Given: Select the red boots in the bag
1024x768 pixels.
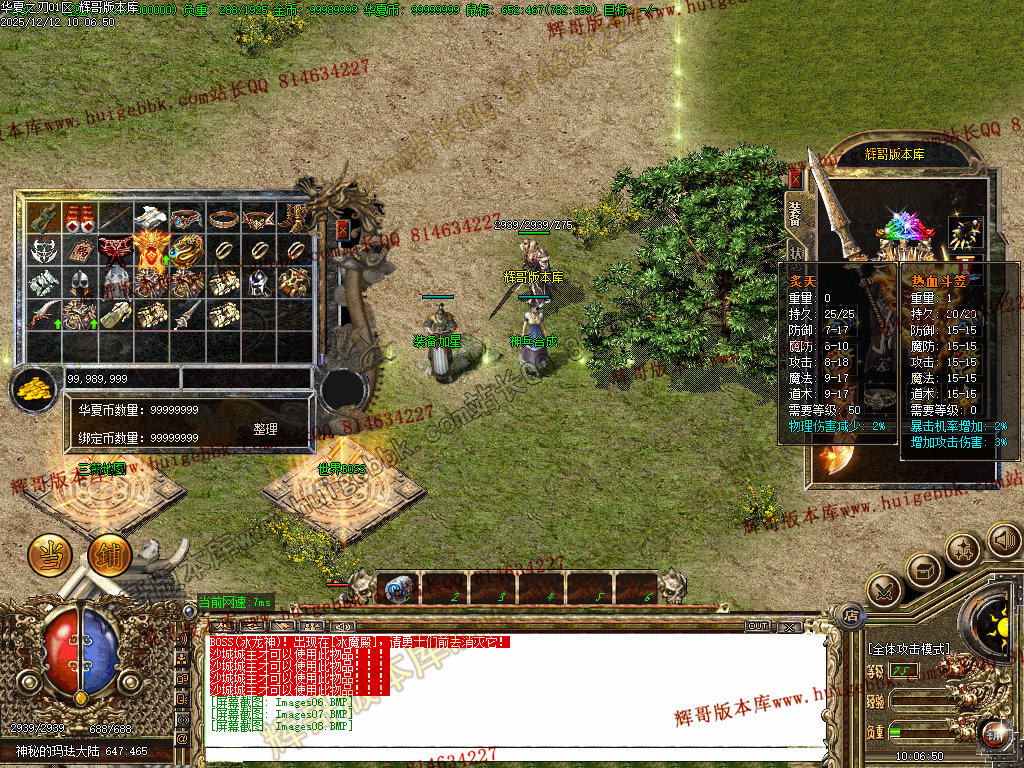Looking at the screenshot, I should [x=80, y=217].
